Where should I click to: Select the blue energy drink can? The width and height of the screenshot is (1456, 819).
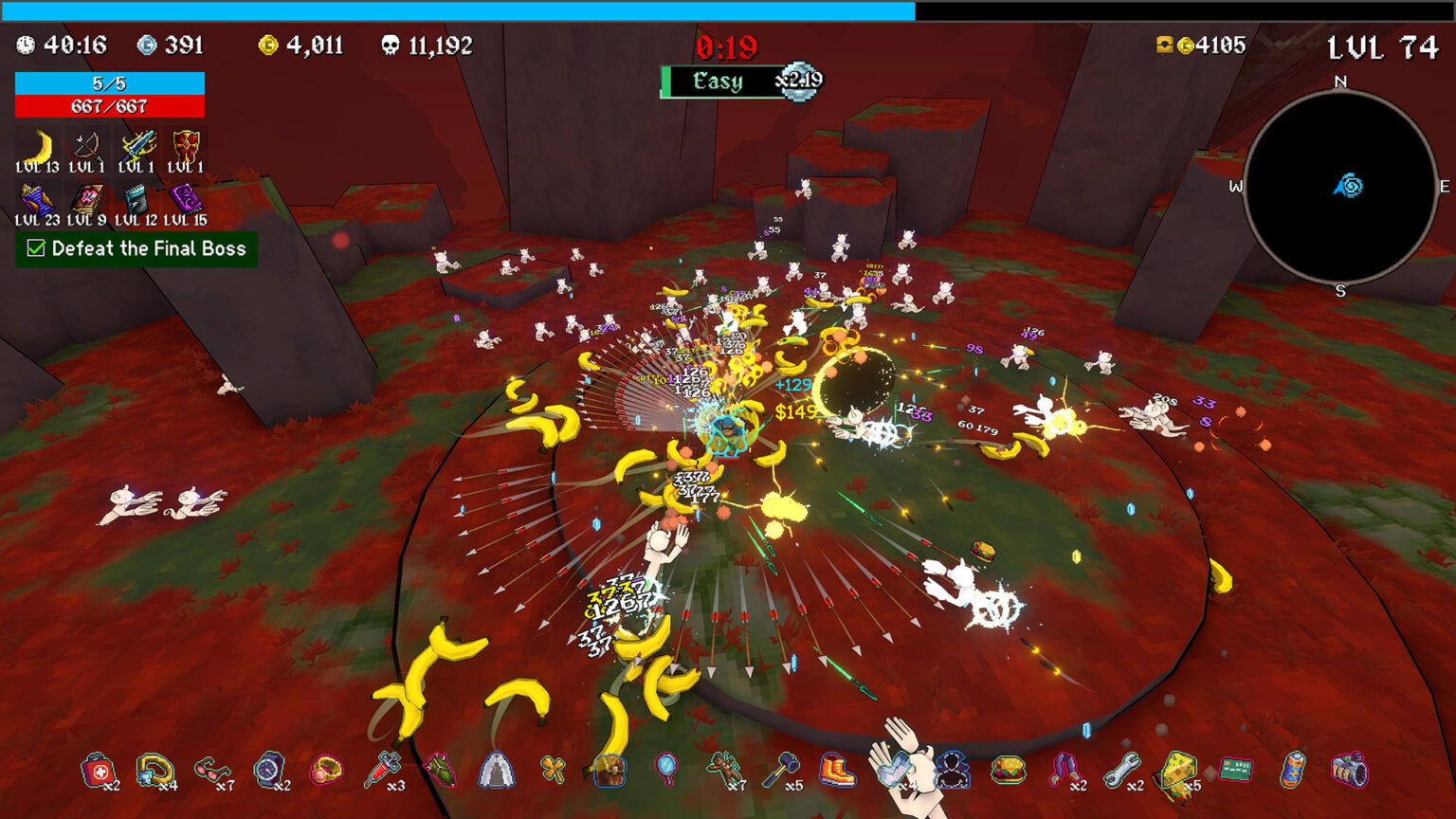point(1292,771)
